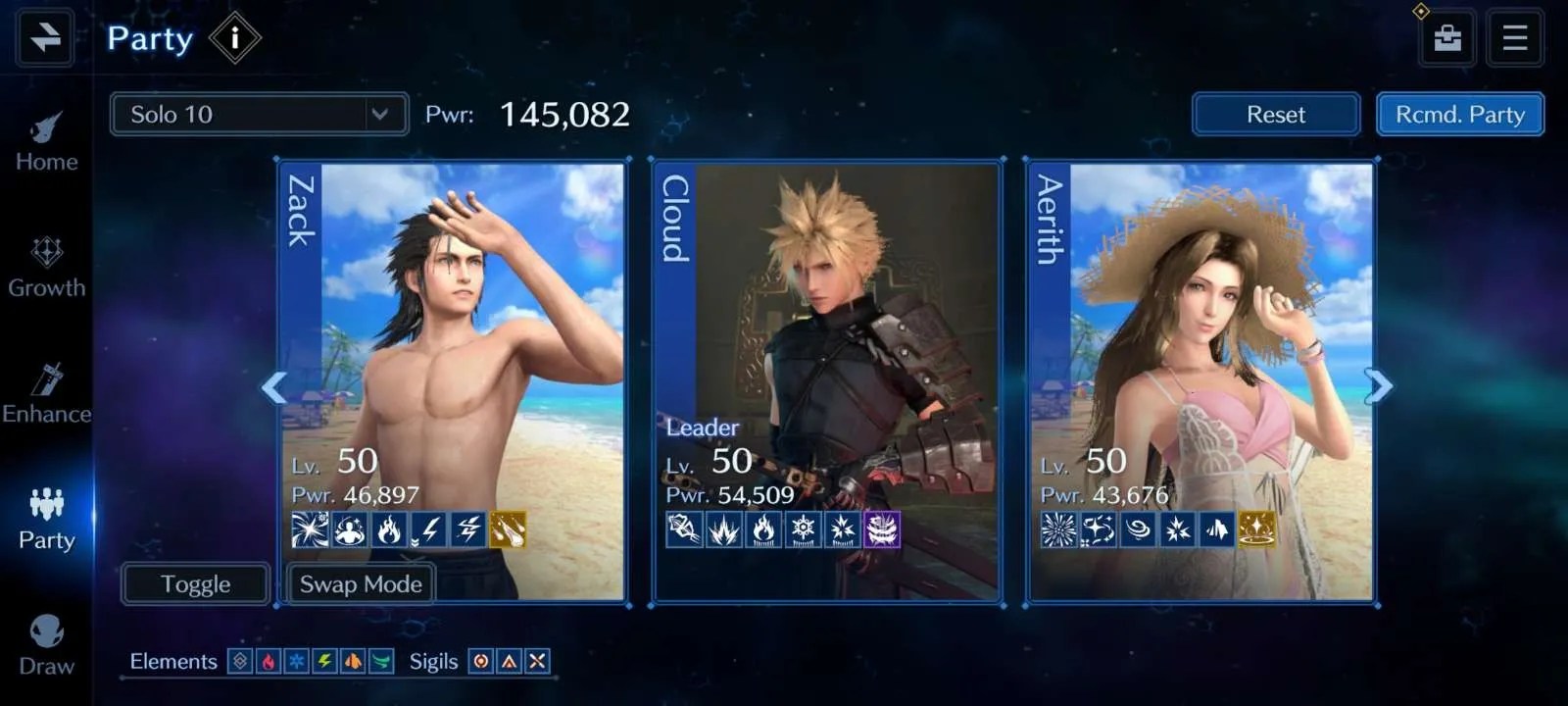Open the Enhance tab
1568x706 pixels.
(46, 394)
